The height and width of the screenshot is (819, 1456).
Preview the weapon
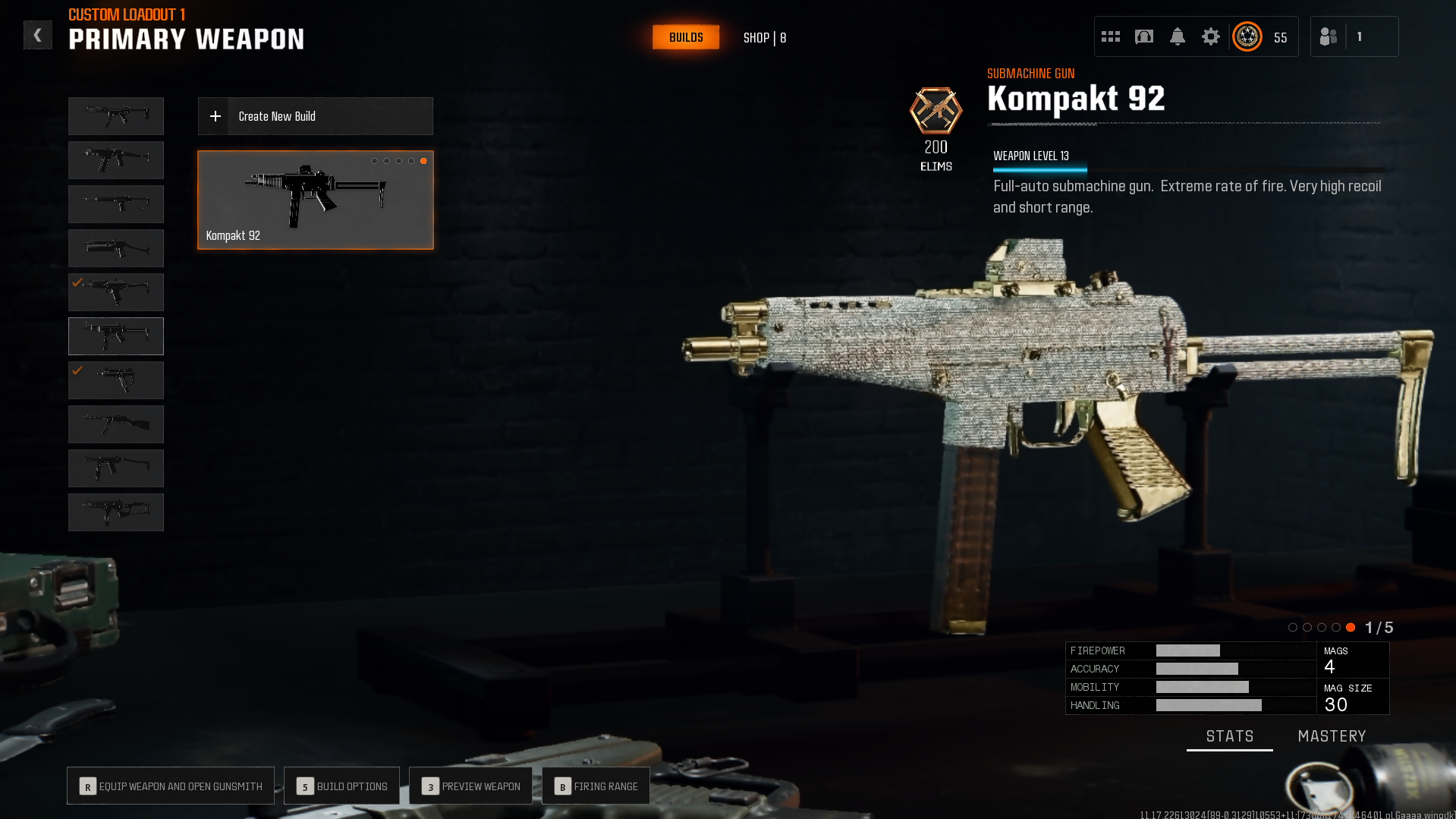470,786
